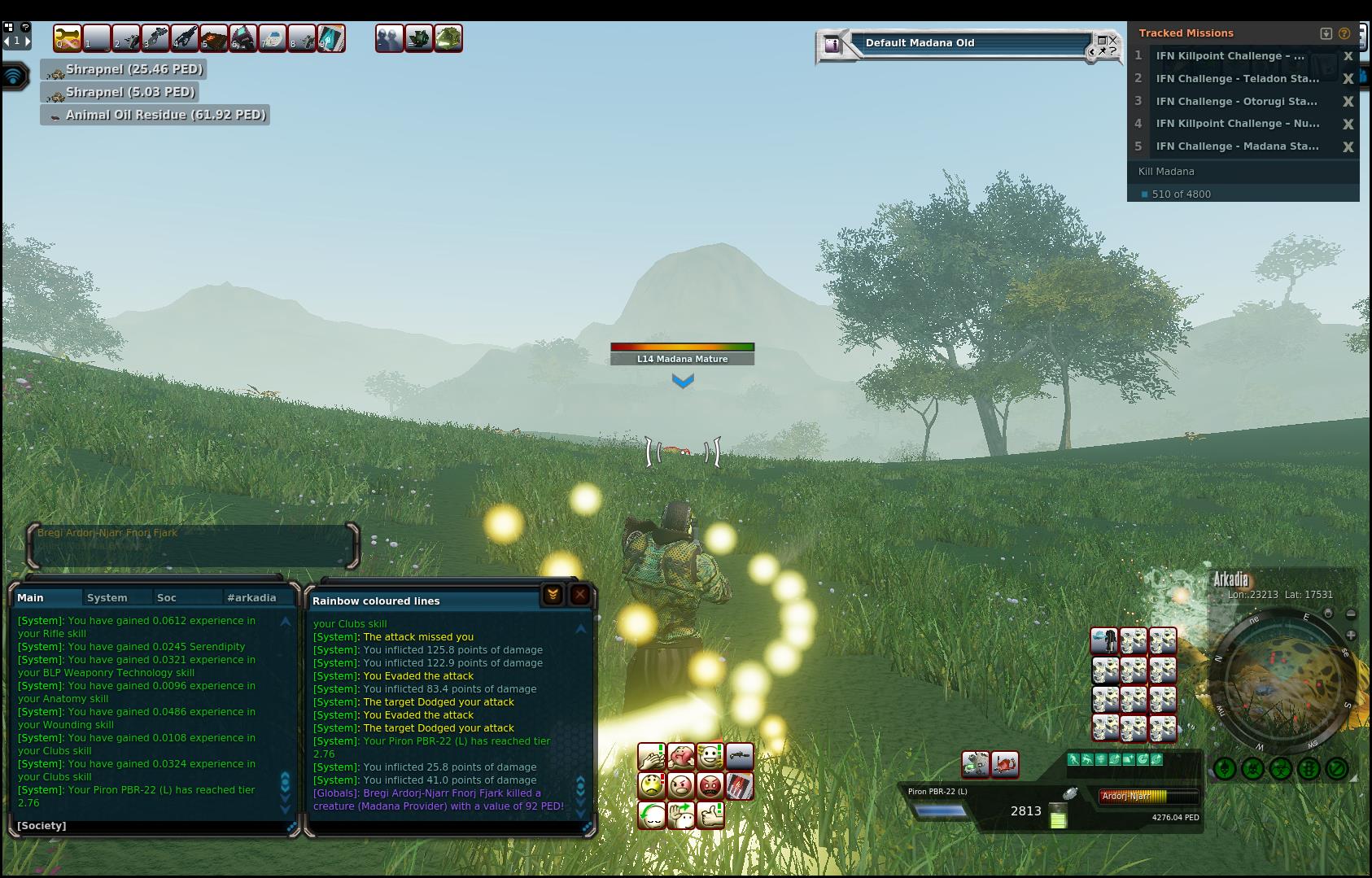Click the Society chat input field
The width and height of the screenshot is (1372, 878).
point(155,826)
